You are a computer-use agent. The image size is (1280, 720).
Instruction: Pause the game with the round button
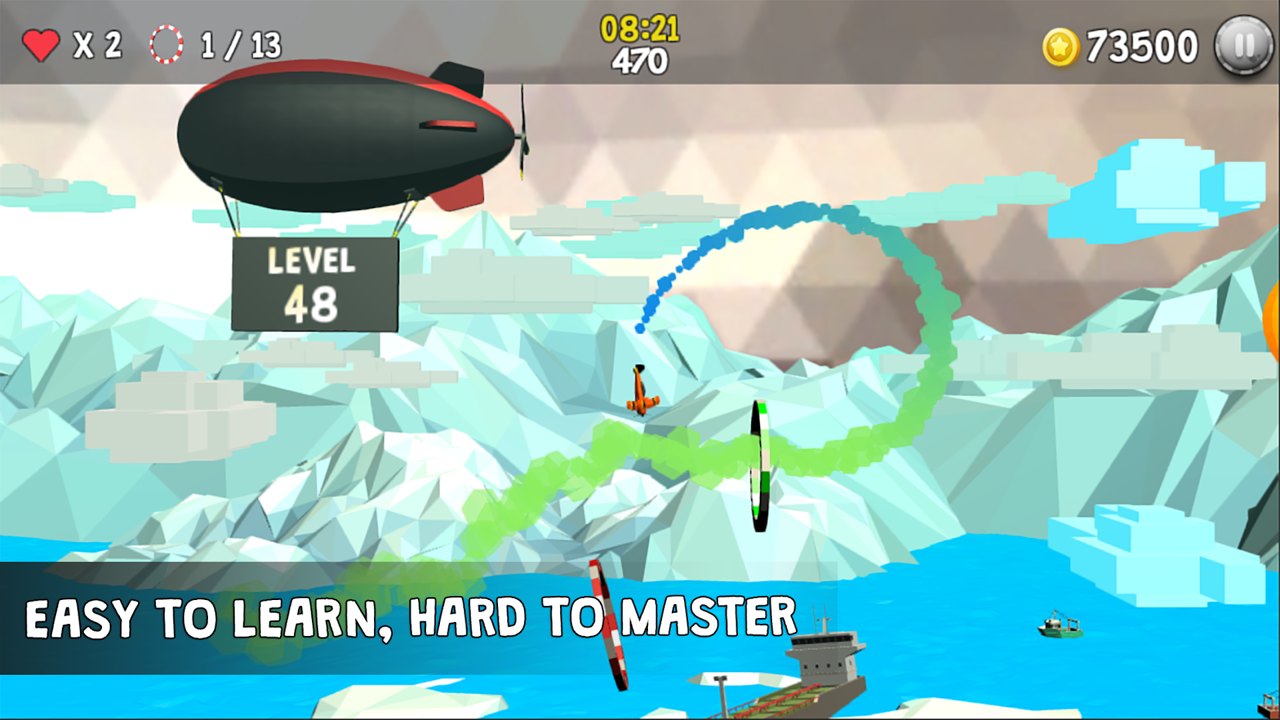(1243, 46)
